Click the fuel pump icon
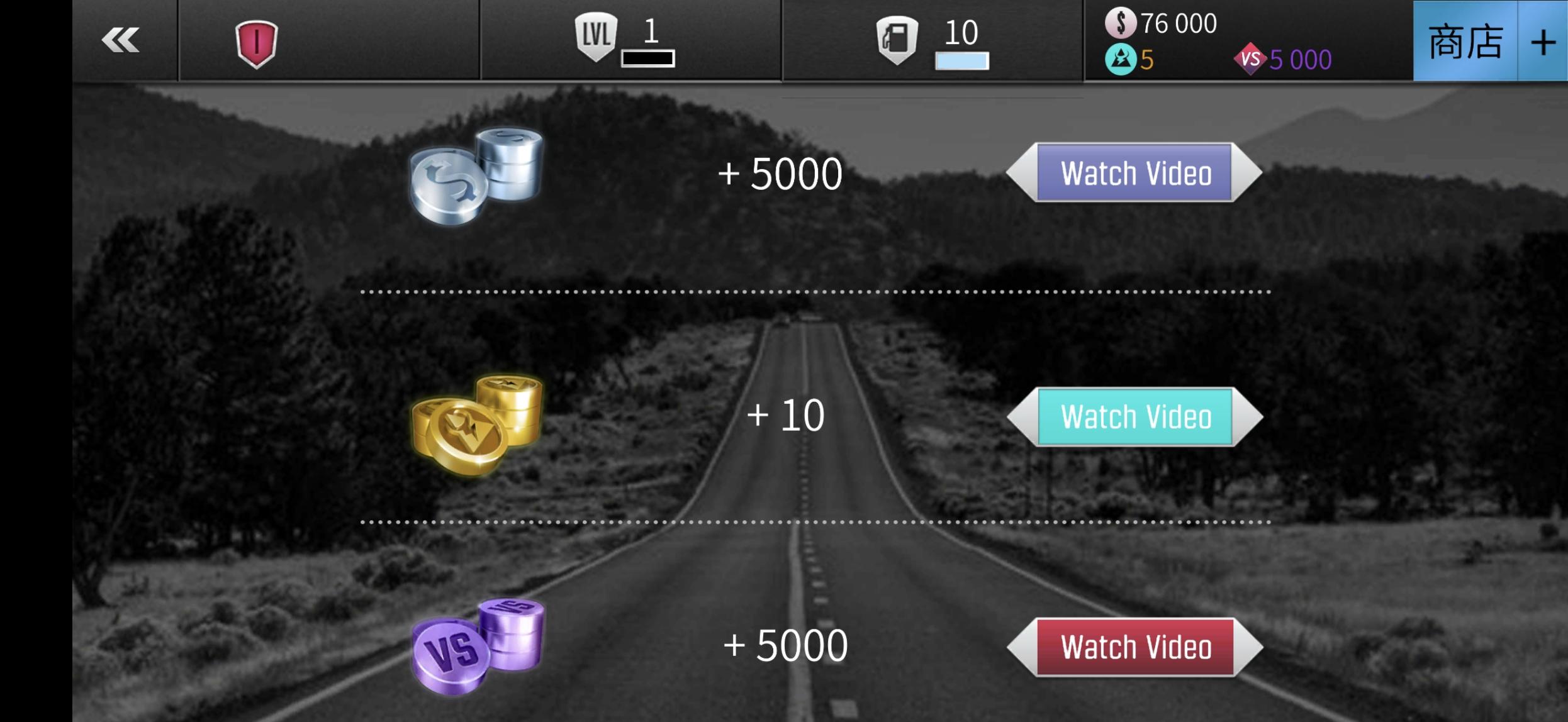Screen dimensions: 1568x722 click(899, 39)
